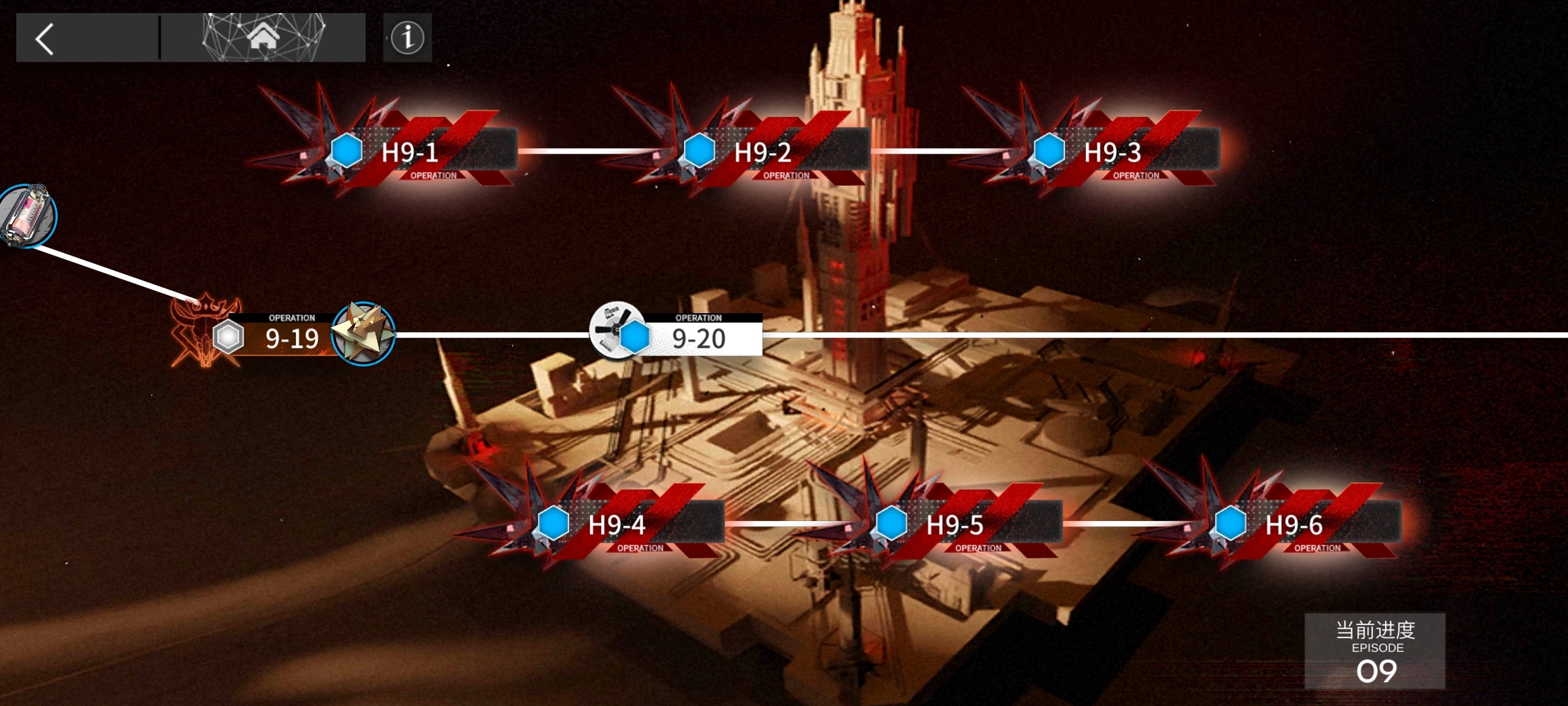Enter operation 9-19
Viewport: 1568px width, 706px height.
point(291,337)
